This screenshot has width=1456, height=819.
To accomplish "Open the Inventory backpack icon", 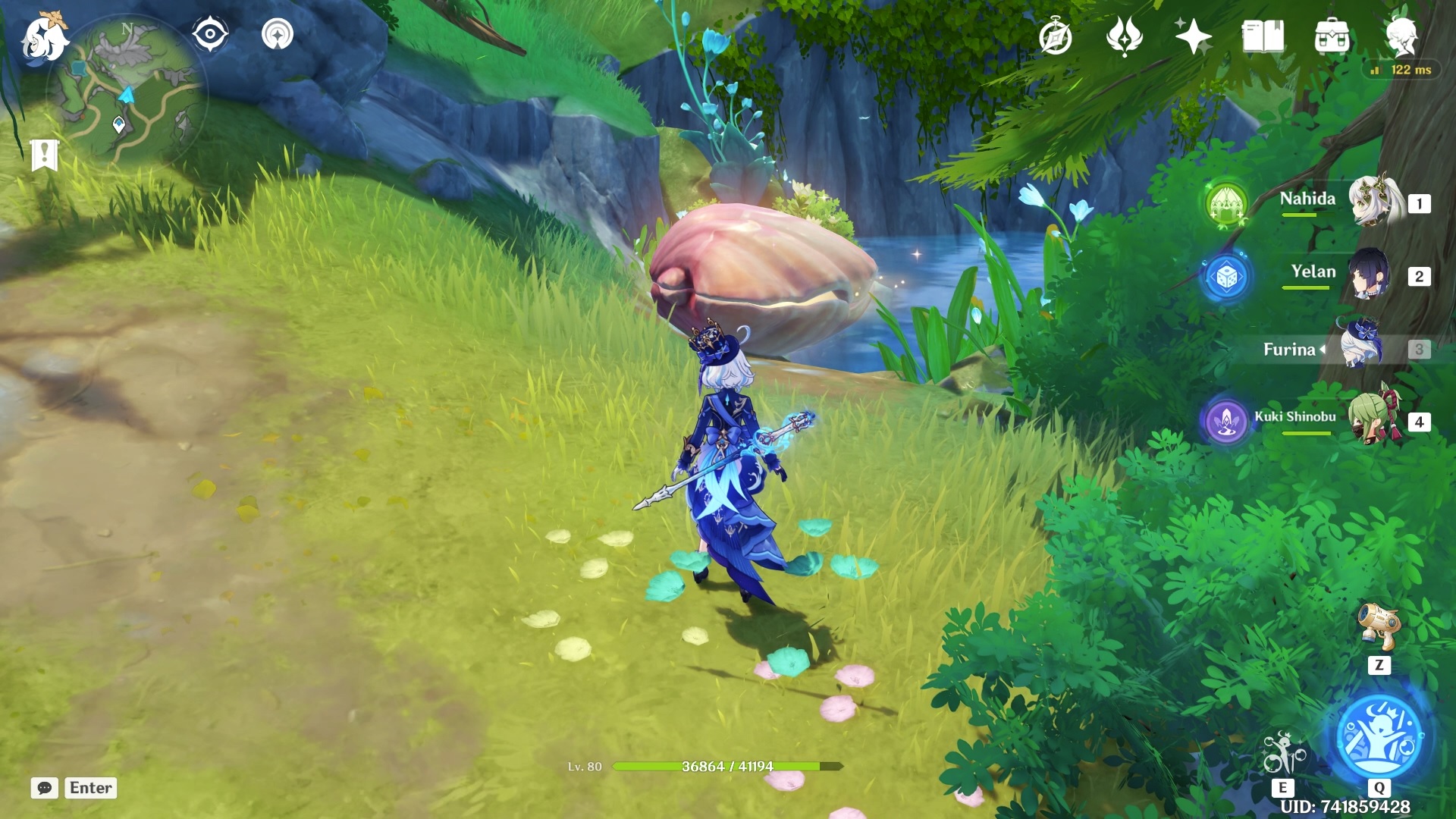I will point(1332,37).
